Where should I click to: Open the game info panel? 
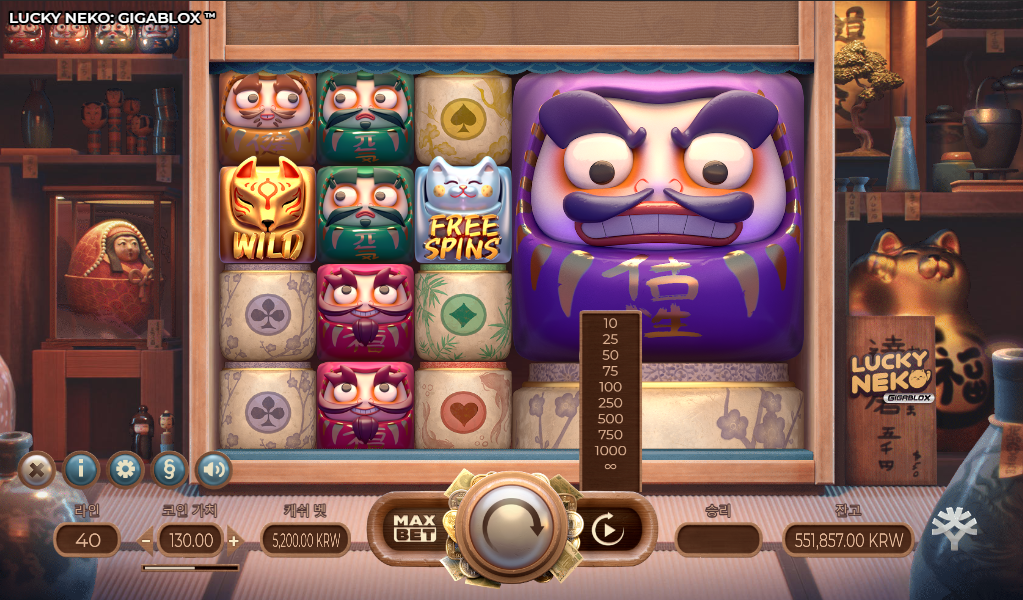click(81, 469)
